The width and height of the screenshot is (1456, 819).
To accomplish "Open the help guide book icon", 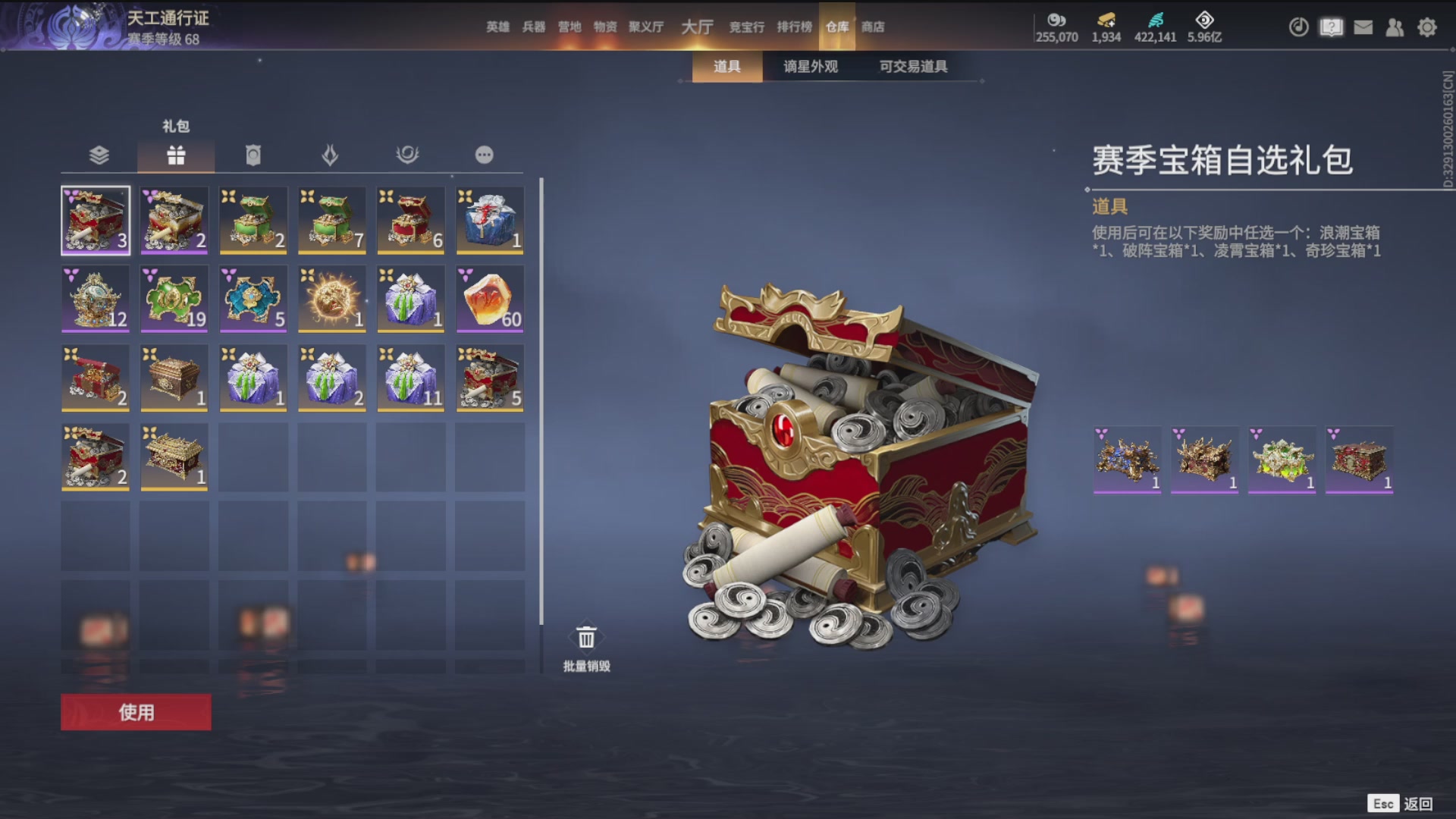I will pos(1332,27).
